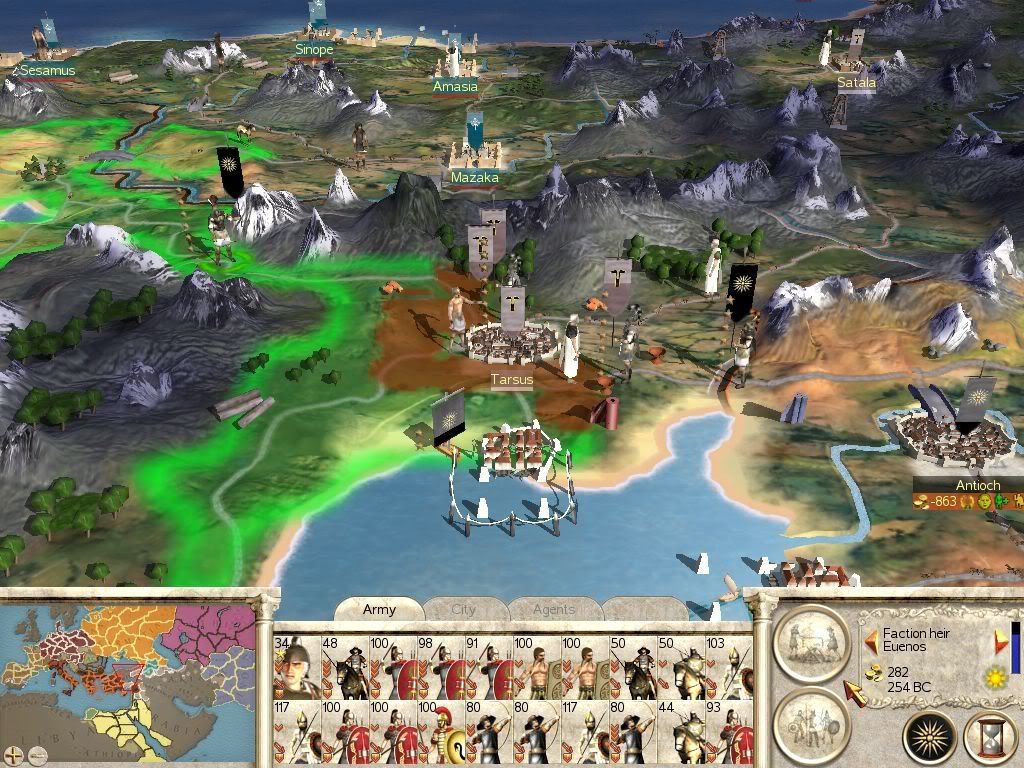Viewport: 1024px width, 768px height.
Task: Choose the infantry unit card showing 93
Action: tap(728, 732)
